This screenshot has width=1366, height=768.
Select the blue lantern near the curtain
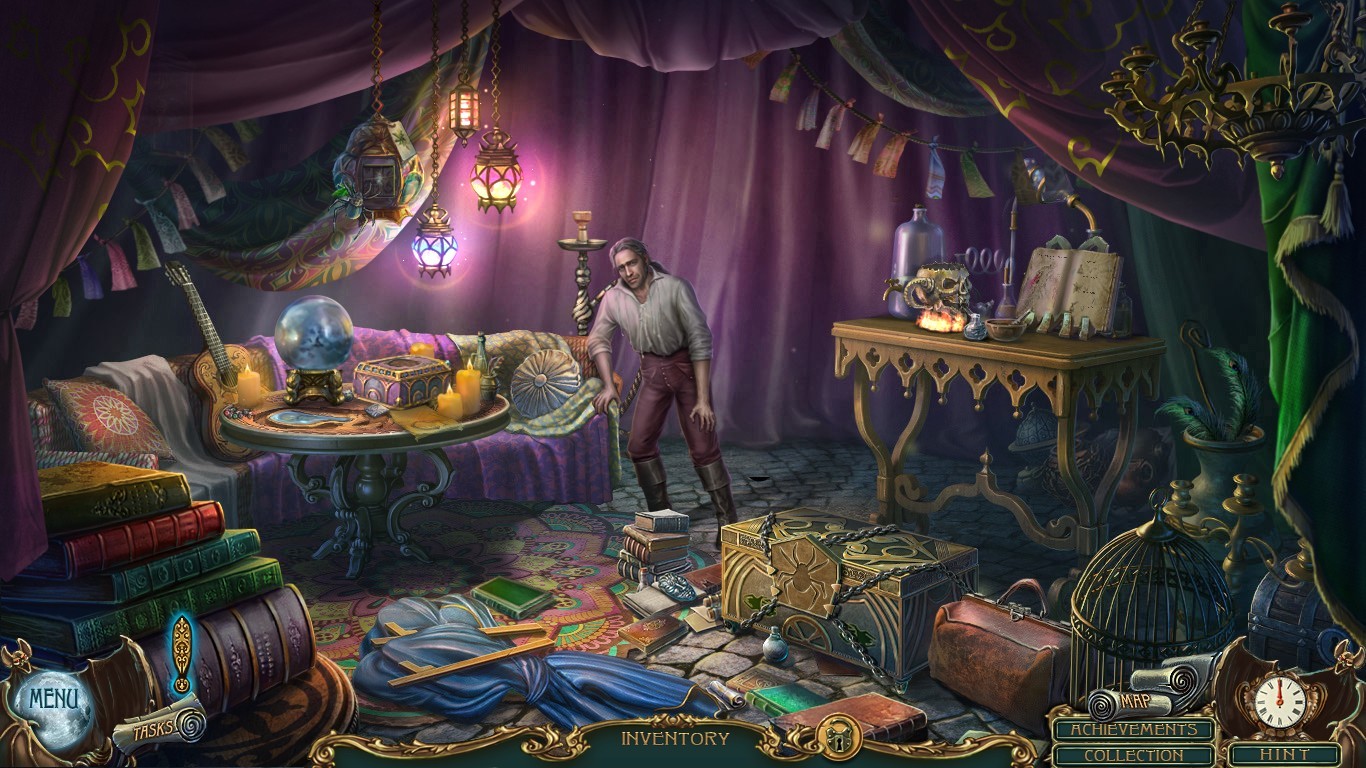433,245
